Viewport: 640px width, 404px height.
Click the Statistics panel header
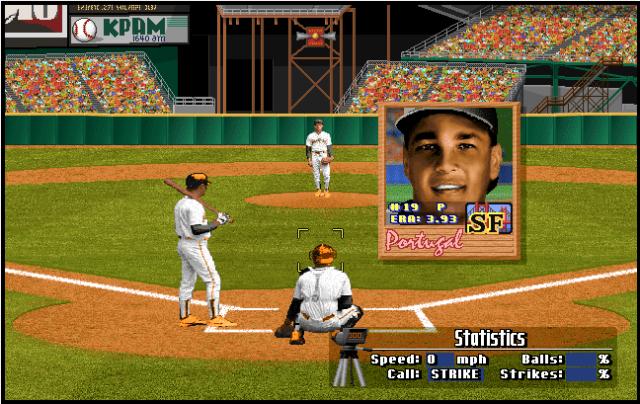coord(489,338)
